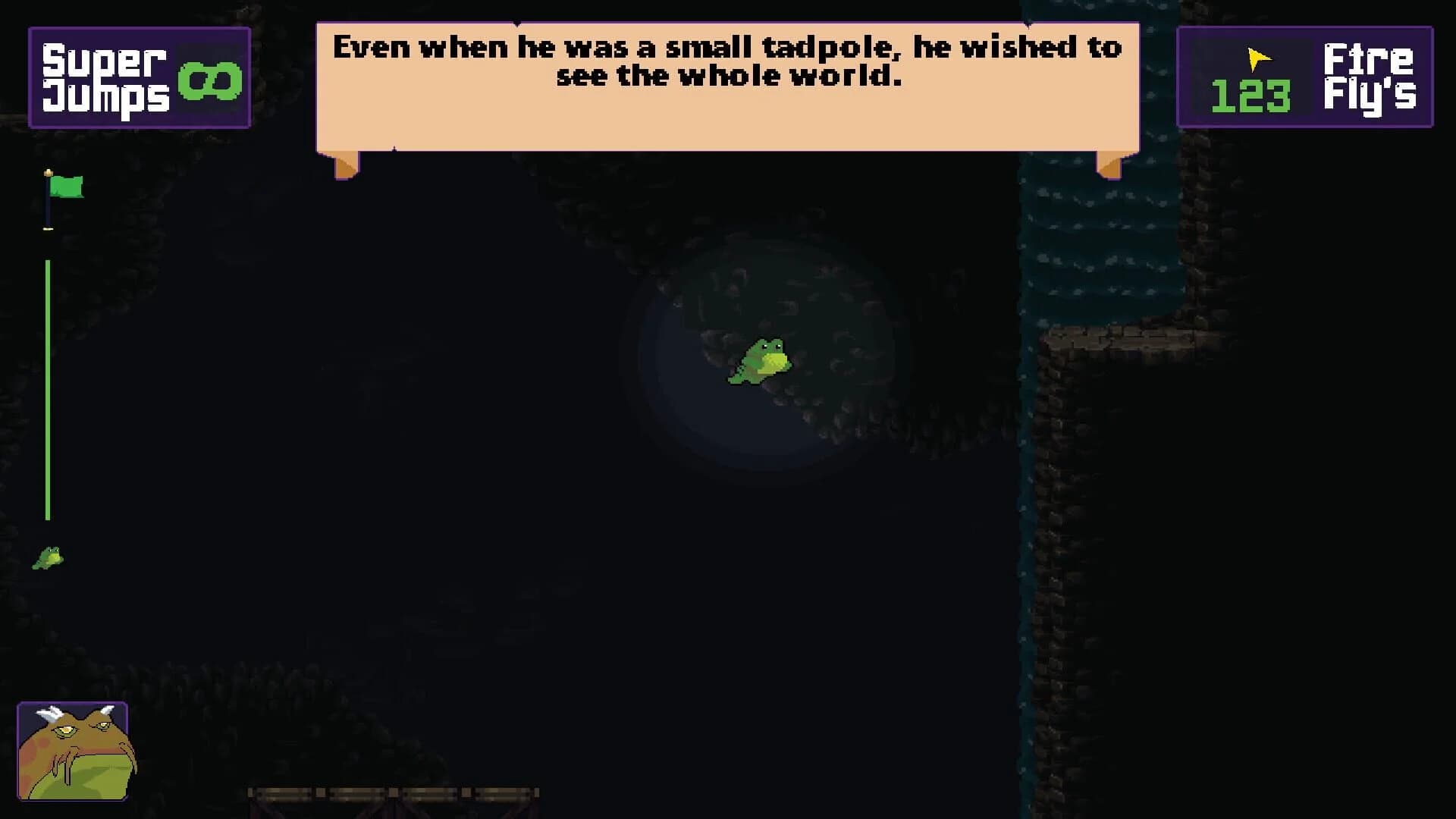Select the small frog marker on progress bar
The width and height of the screenshot is (1456, 819).
[48, 557]
